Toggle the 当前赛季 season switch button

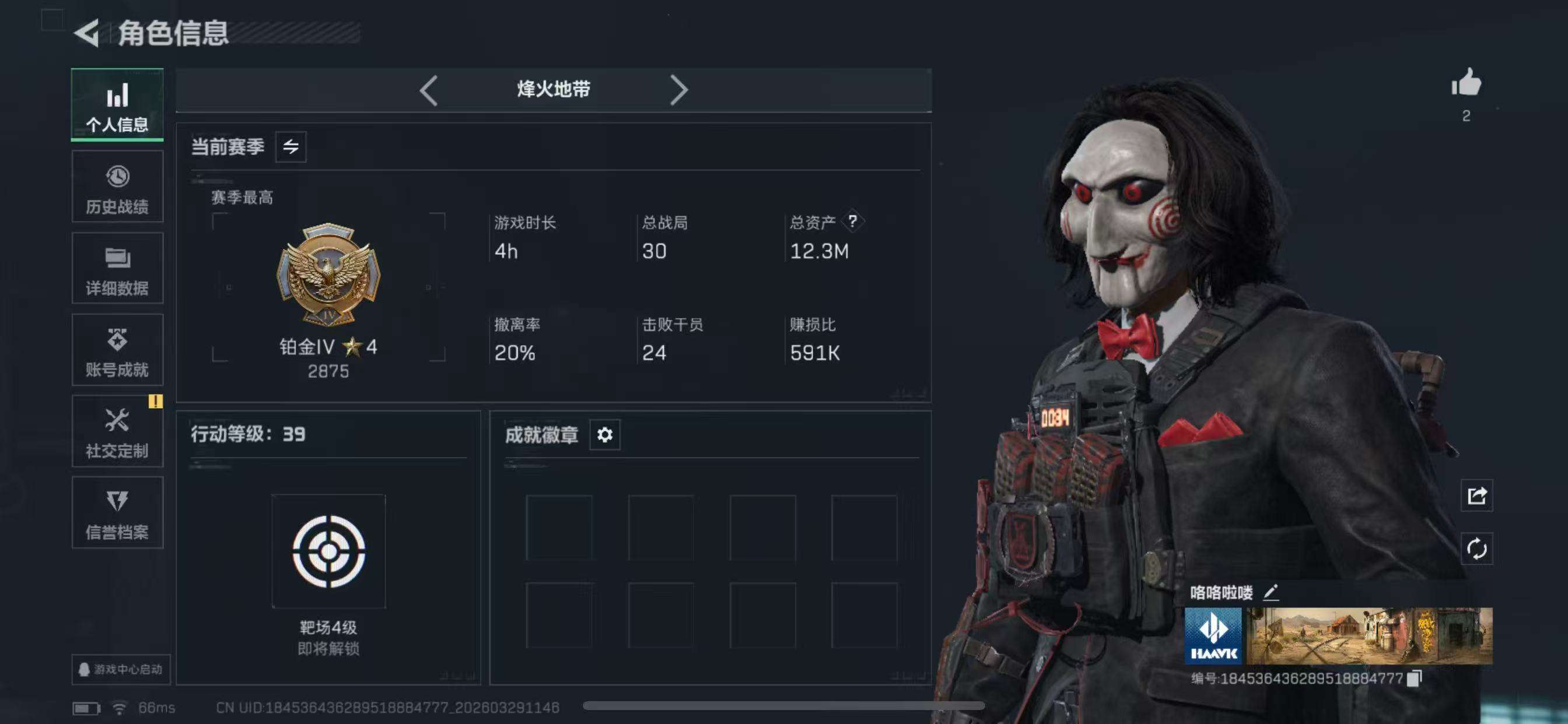click(x=290, y=147)
